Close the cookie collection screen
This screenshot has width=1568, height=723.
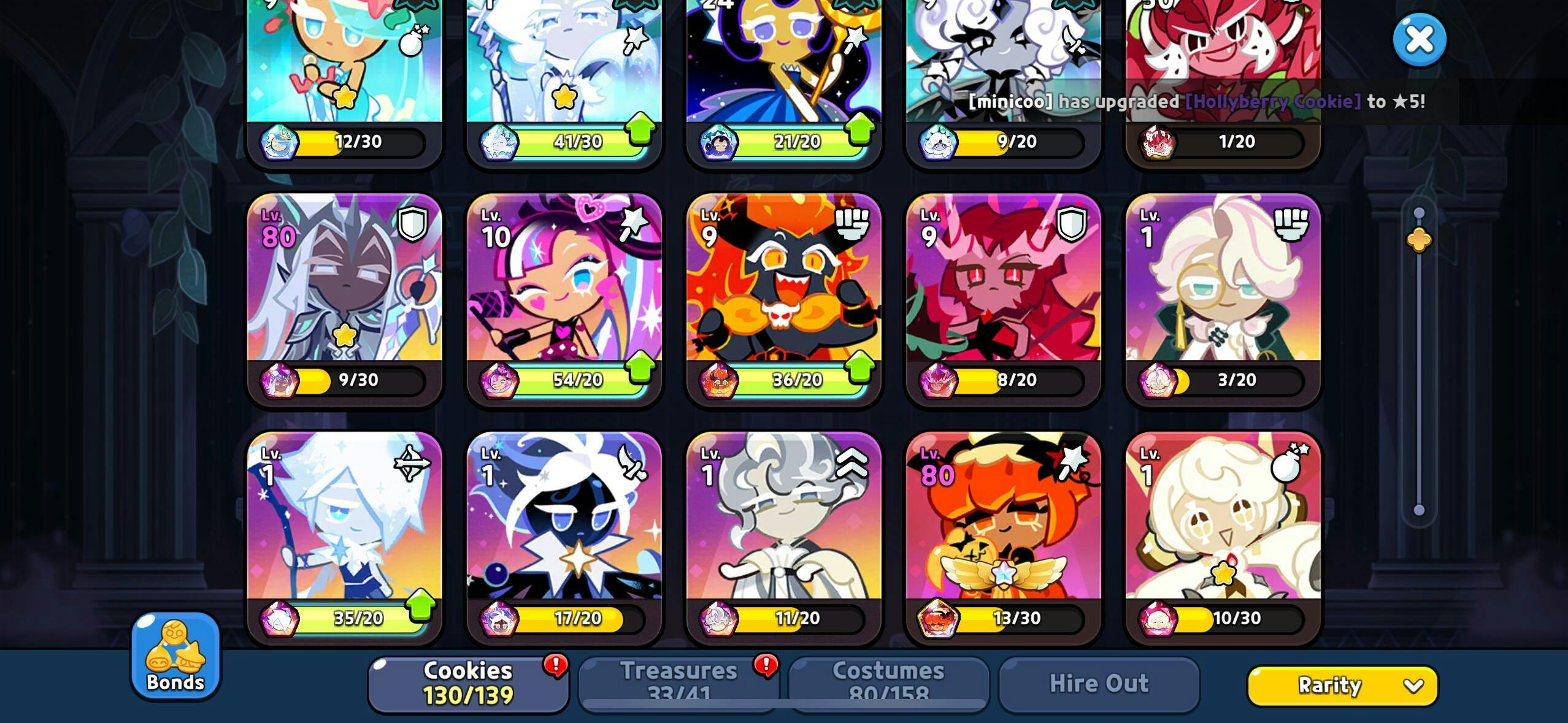(1419, 40)
